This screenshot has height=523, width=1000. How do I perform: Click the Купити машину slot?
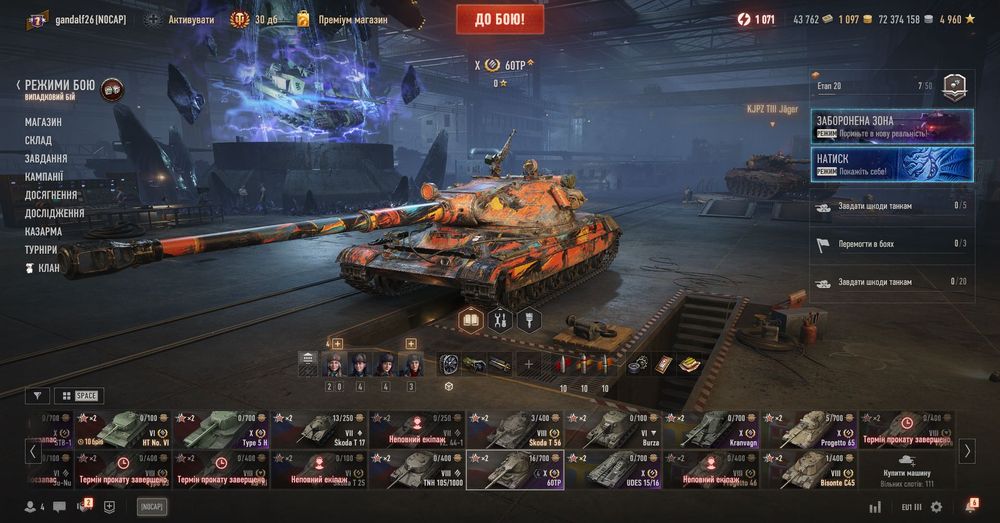click(907, 470)
